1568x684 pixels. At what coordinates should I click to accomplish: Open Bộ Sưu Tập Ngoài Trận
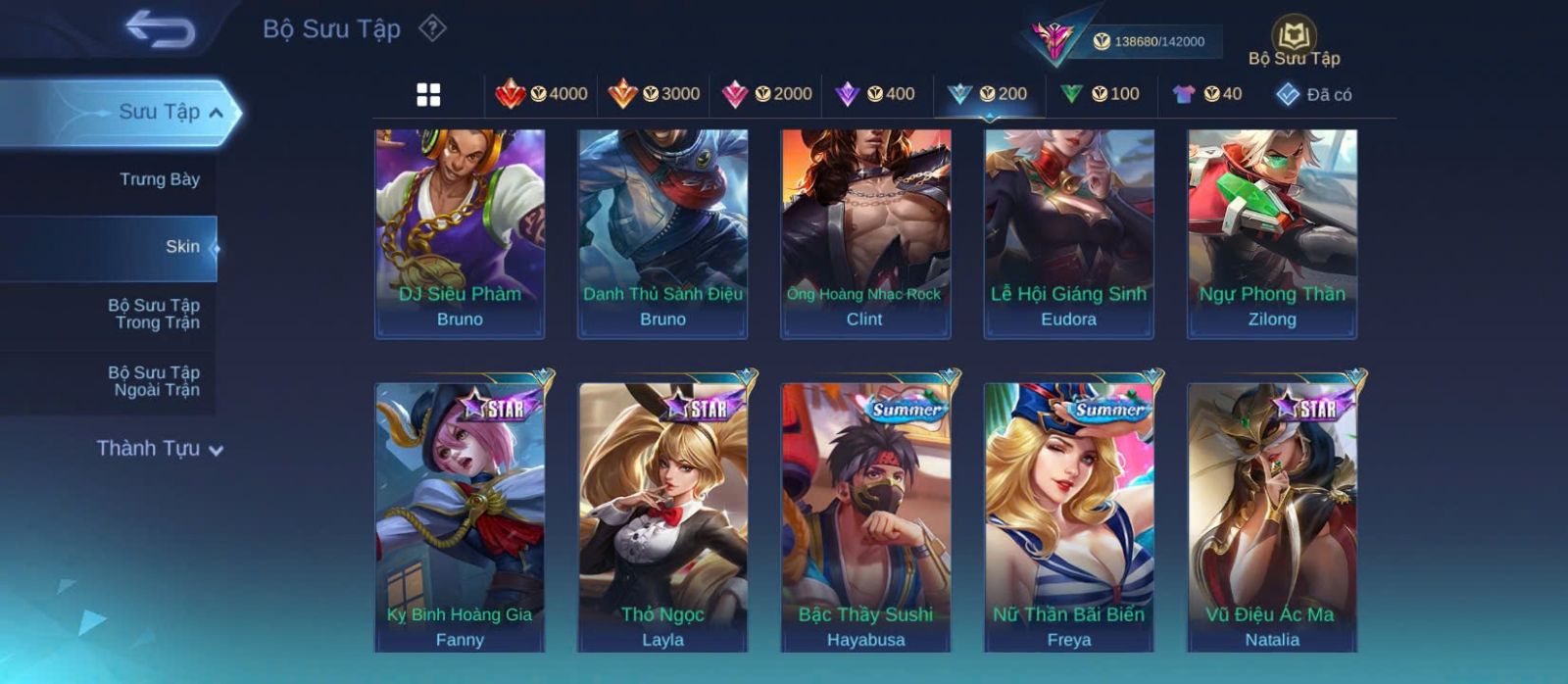[154, 381]
